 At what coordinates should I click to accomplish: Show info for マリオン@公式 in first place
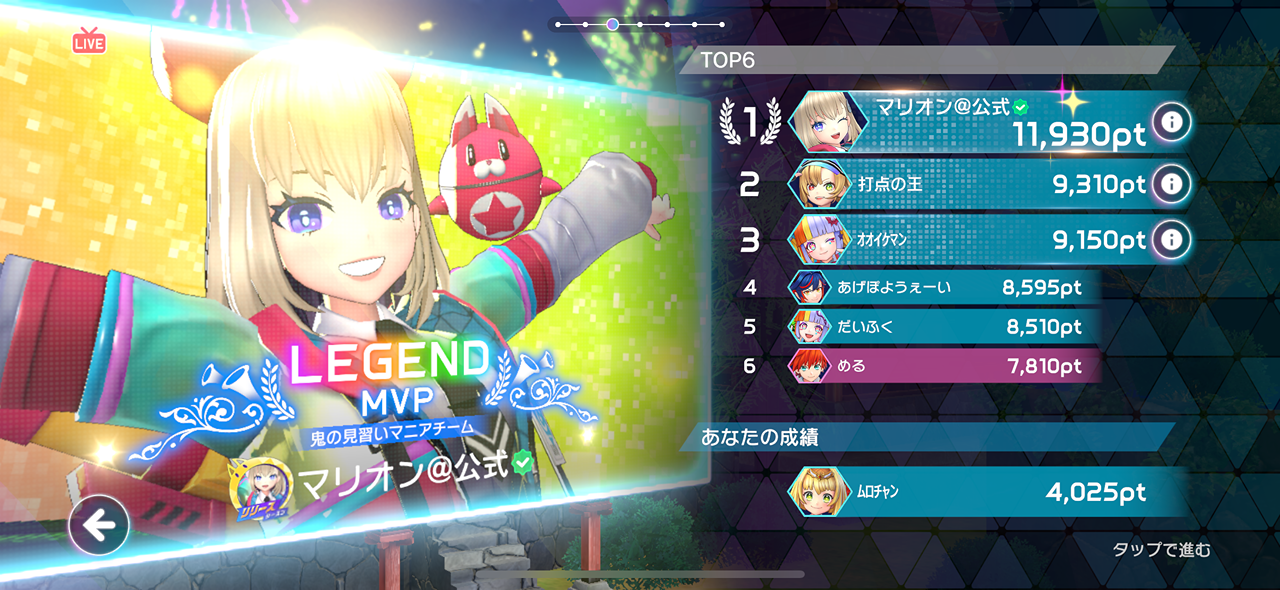coord(1170,122)
